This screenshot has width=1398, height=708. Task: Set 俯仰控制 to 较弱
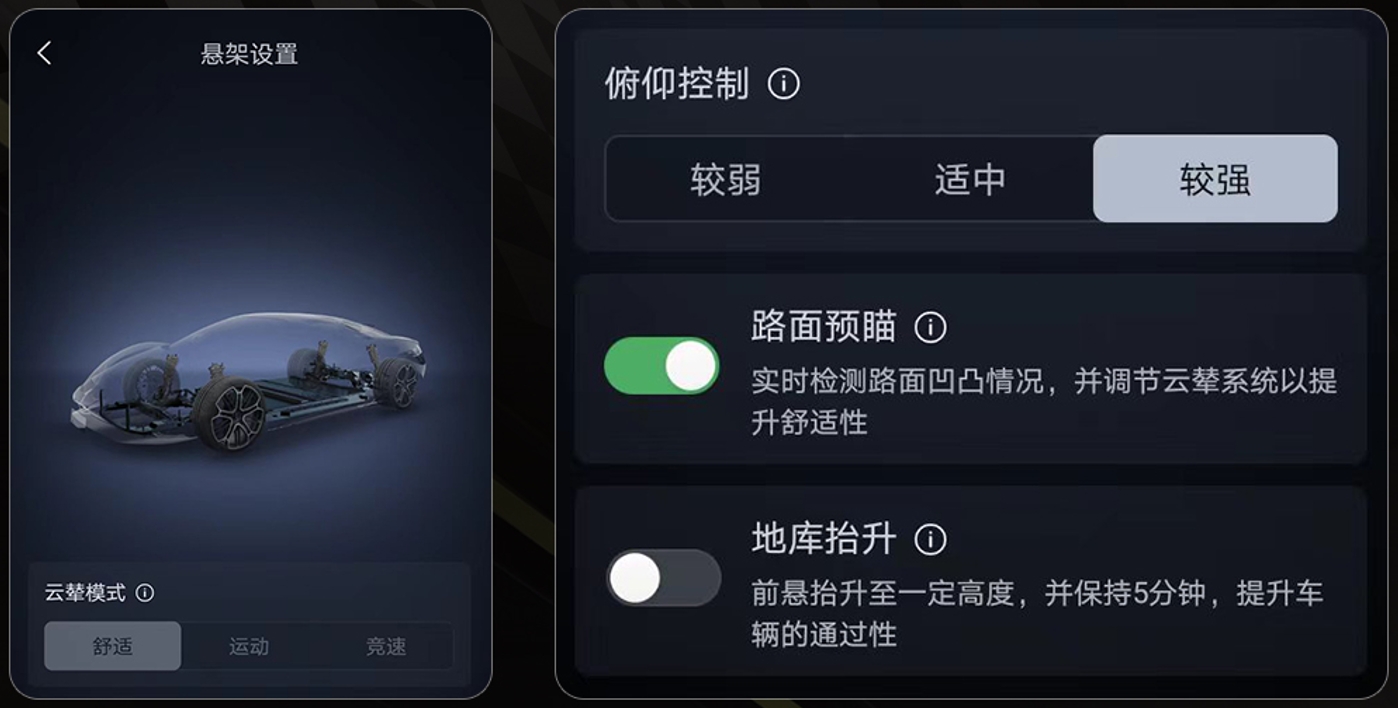(x=726, y=180)
